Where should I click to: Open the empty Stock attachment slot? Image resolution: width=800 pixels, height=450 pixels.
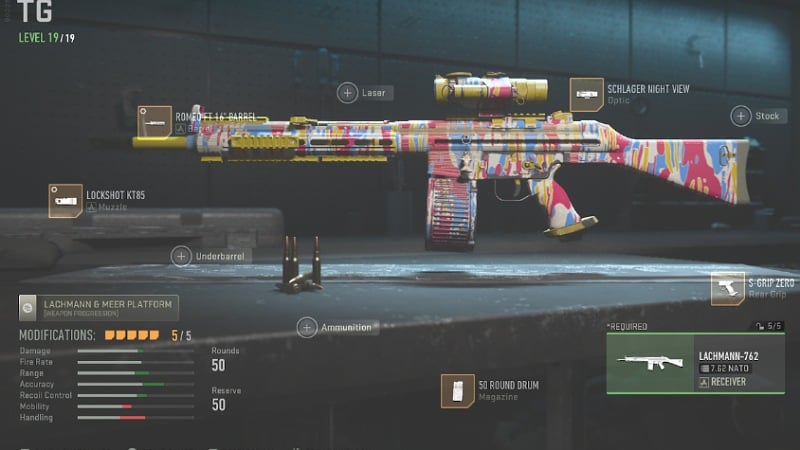741,116
